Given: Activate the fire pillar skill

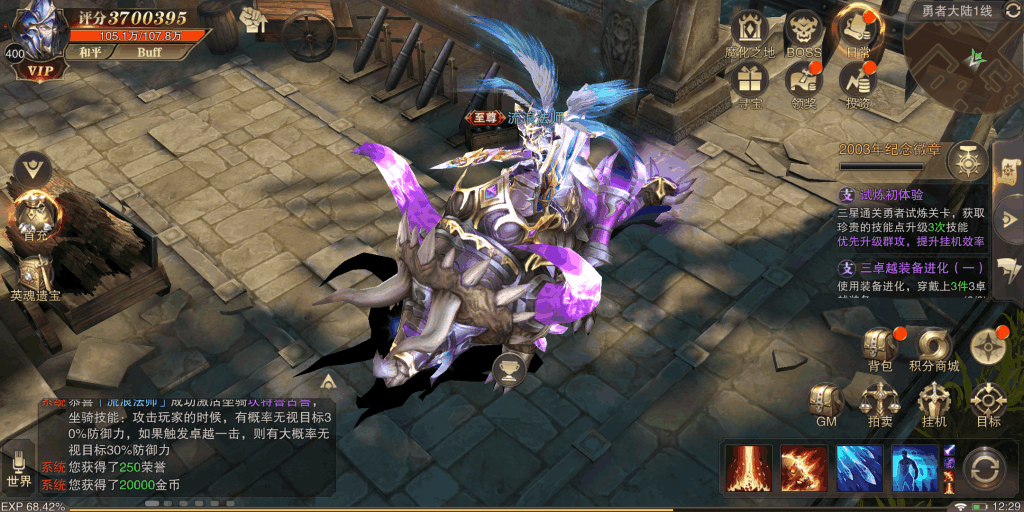Looking at the screenshot, I should tap(749, 469).
